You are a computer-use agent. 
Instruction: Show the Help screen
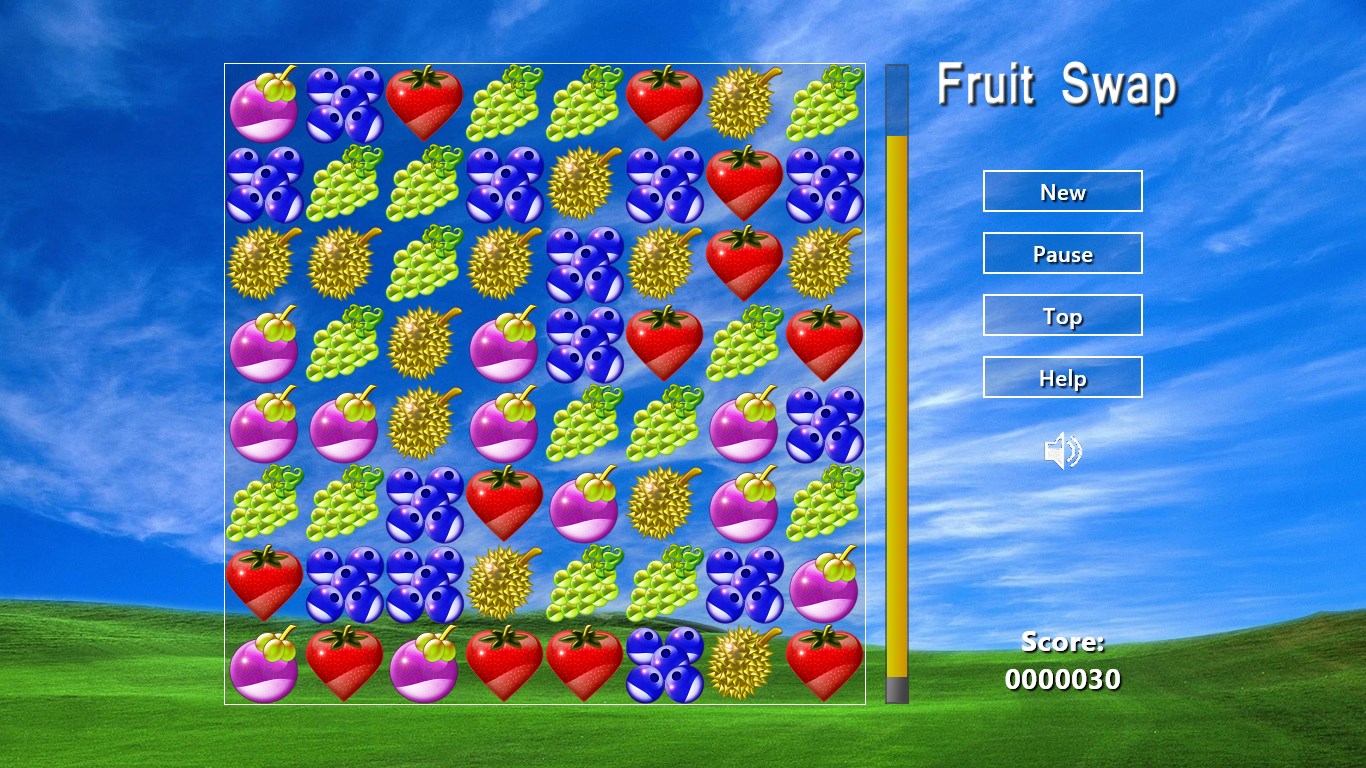[x=1062, y=377]
